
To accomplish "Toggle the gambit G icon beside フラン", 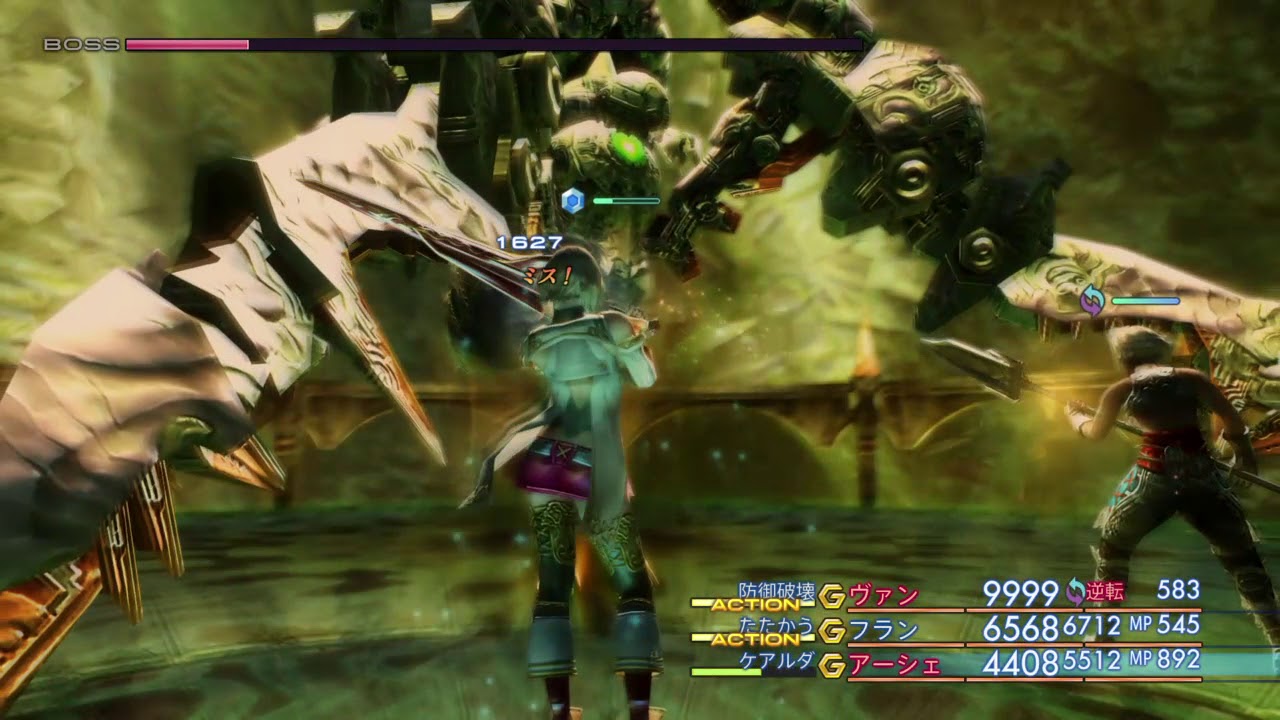I will click(831, 631).
